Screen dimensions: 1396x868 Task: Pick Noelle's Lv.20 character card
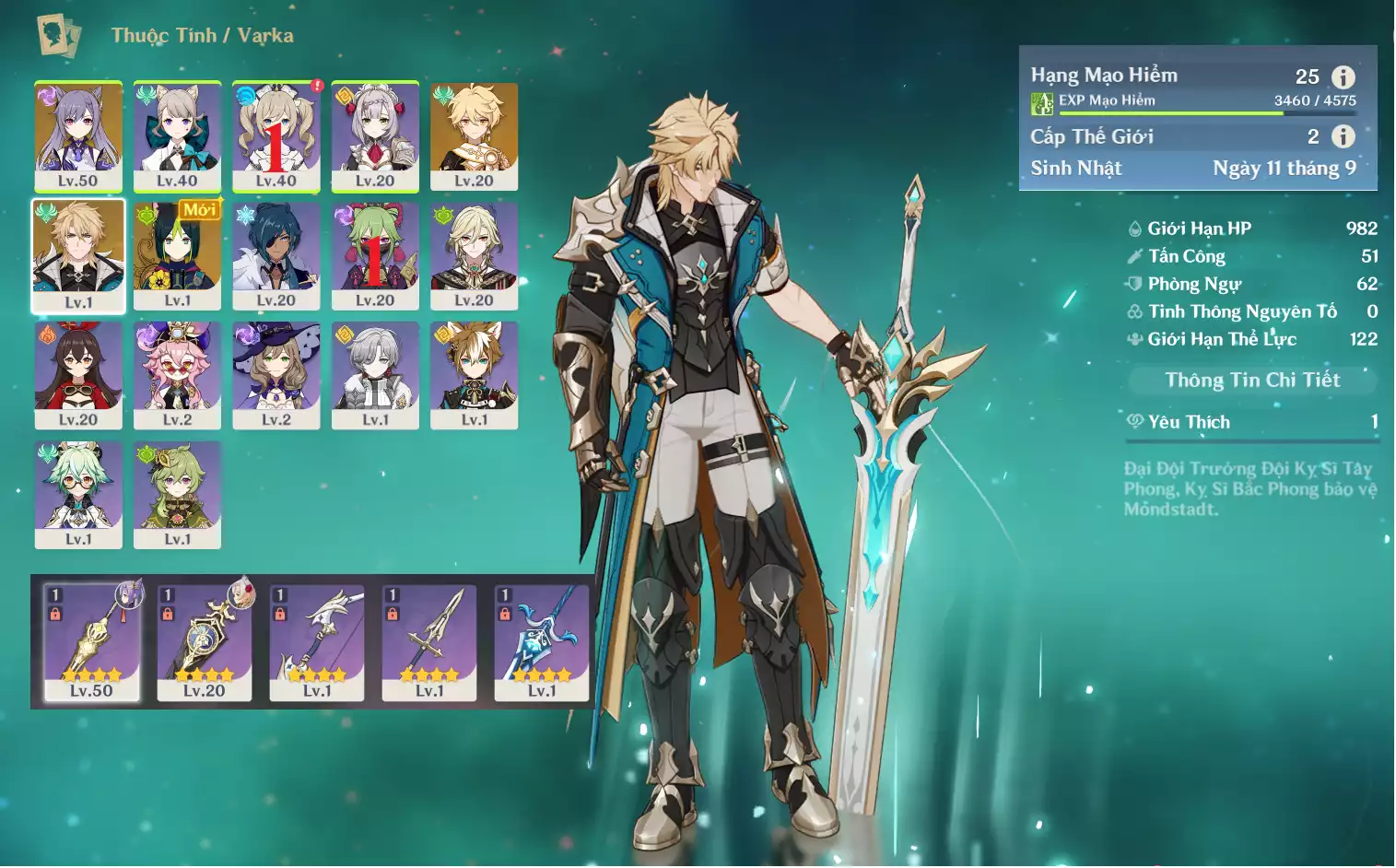click(375, 135)
